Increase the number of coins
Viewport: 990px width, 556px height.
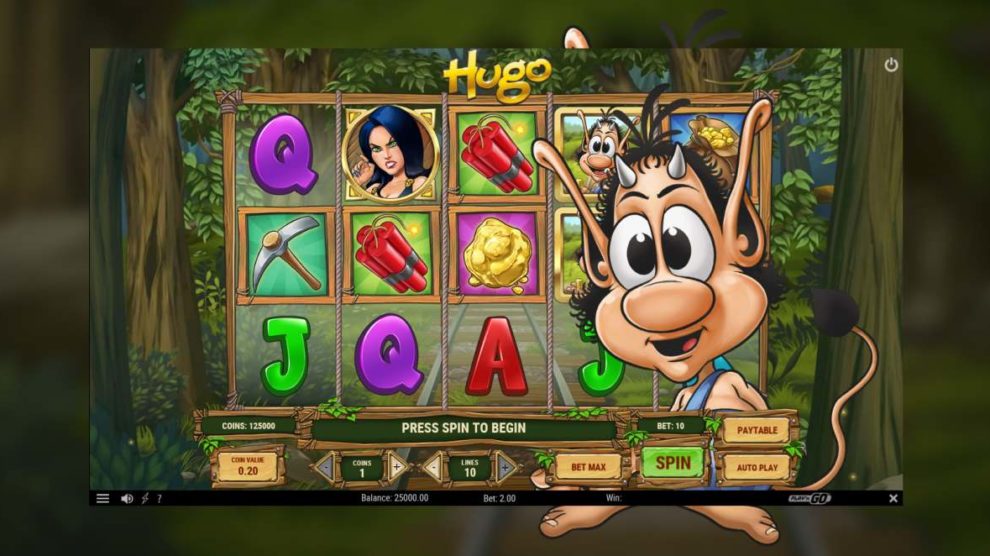(396, 467)
